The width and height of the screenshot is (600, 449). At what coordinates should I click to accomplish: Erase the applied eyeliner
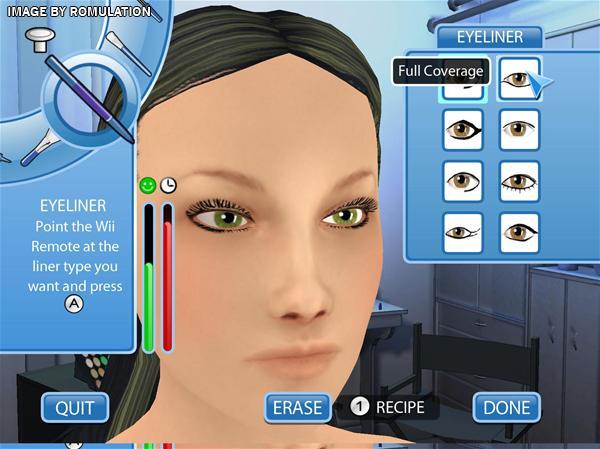tap(297, 407)
